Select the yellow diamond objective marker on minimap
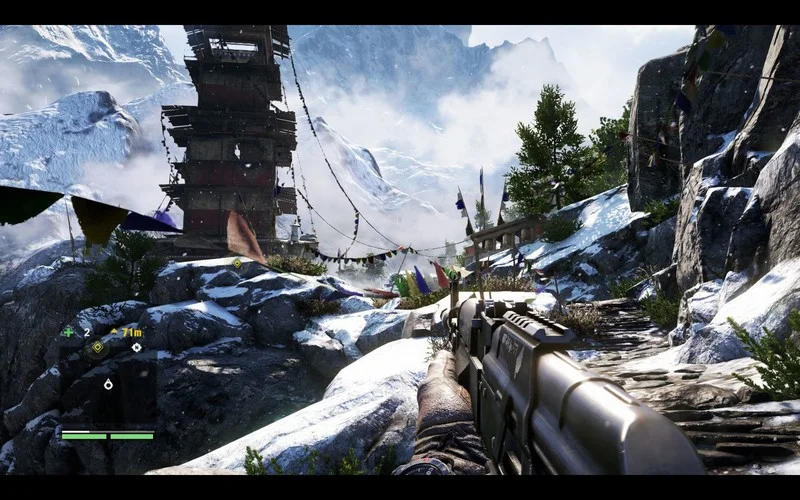This screenshot has height=500, width=800. coord(98,347)
